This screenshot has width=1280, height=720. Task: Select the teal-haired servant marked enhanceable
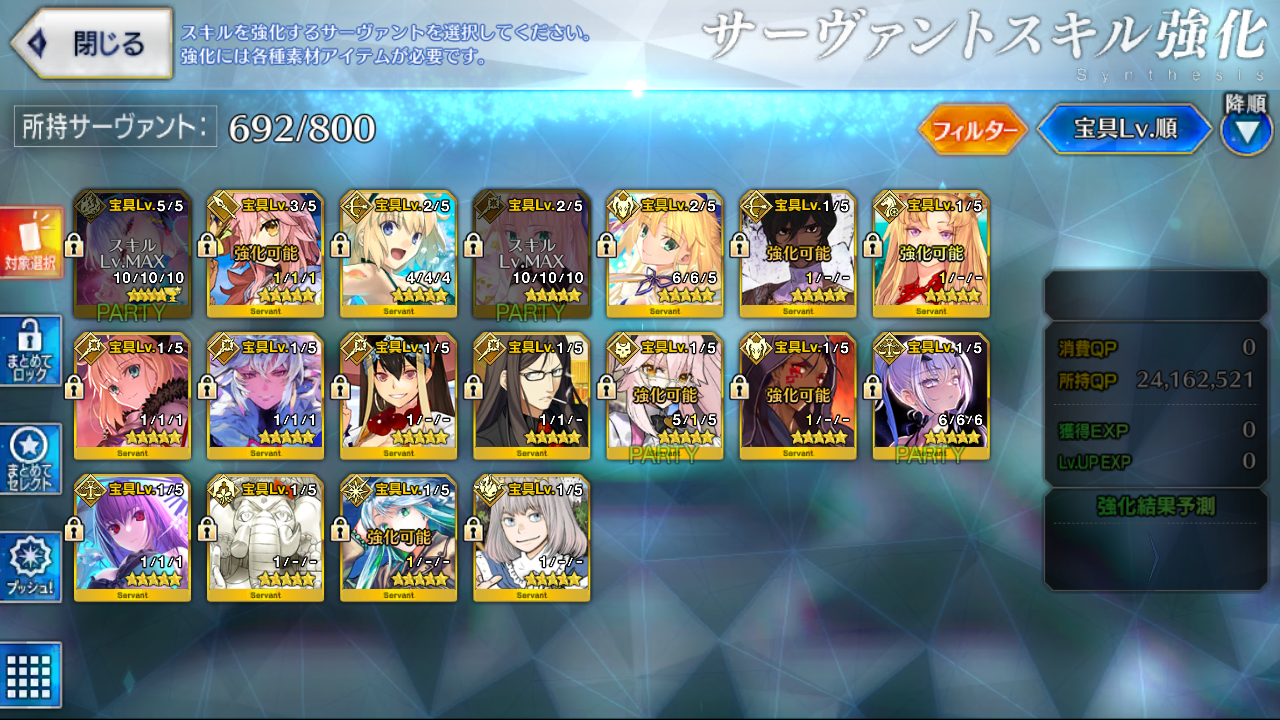pos(399,539)
